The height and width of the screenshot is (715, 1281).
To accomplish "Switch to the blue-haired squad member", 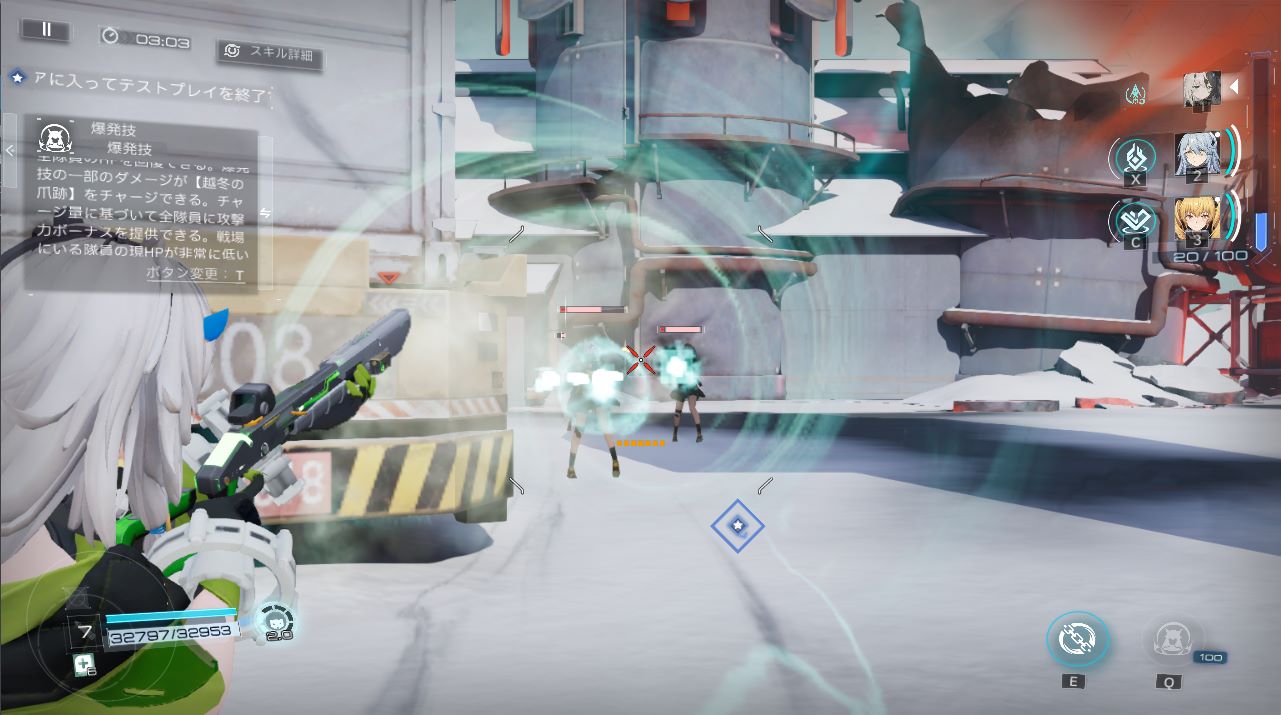I will pyautogui.click(x=1196, y=155).
